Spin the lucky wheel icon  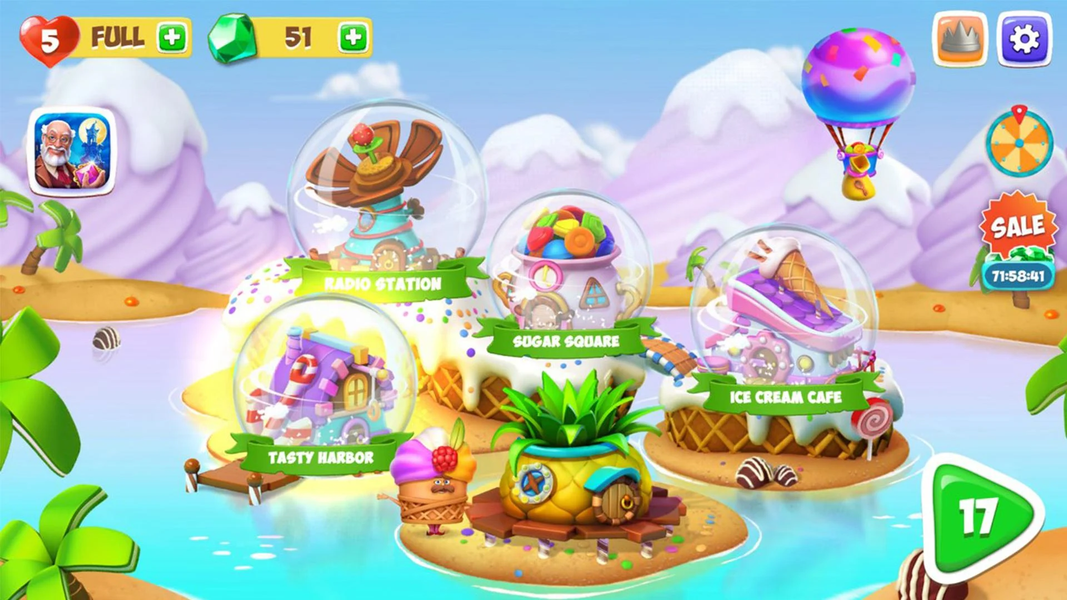click(1019, 143)
